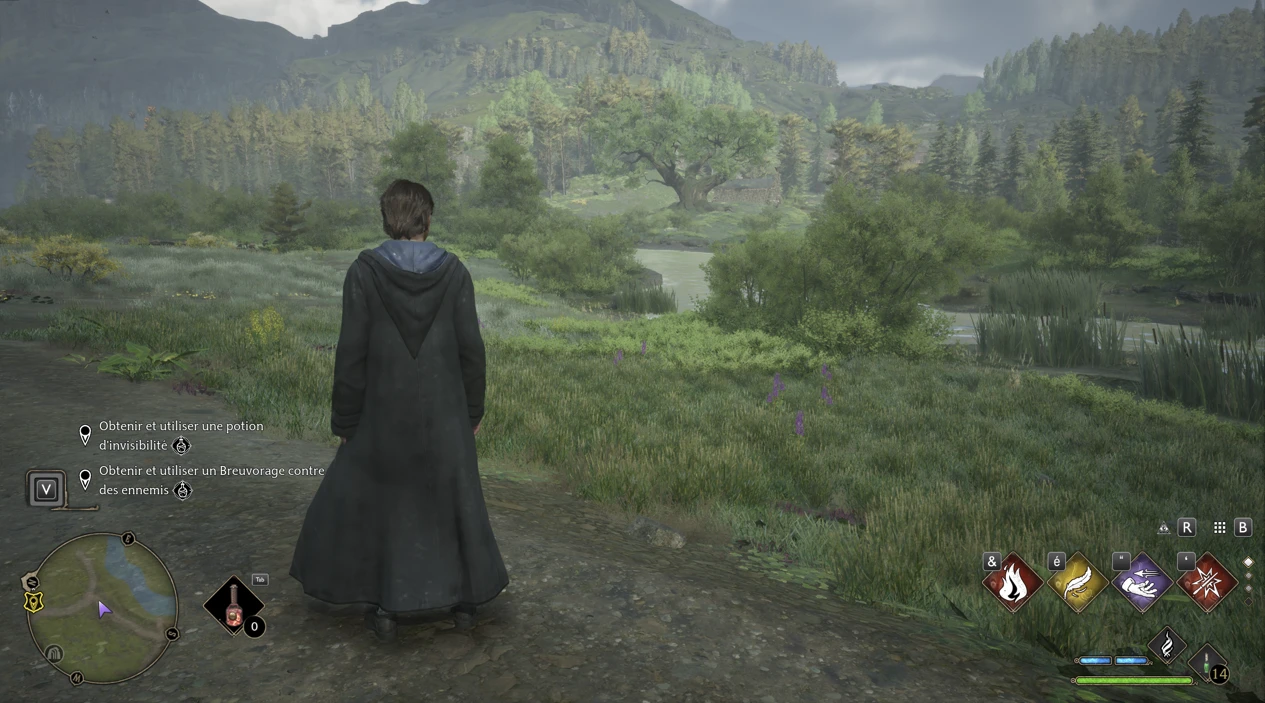
Task: Select the Breuvorage contre des ennemis objective
Action: tap(211, 480)
